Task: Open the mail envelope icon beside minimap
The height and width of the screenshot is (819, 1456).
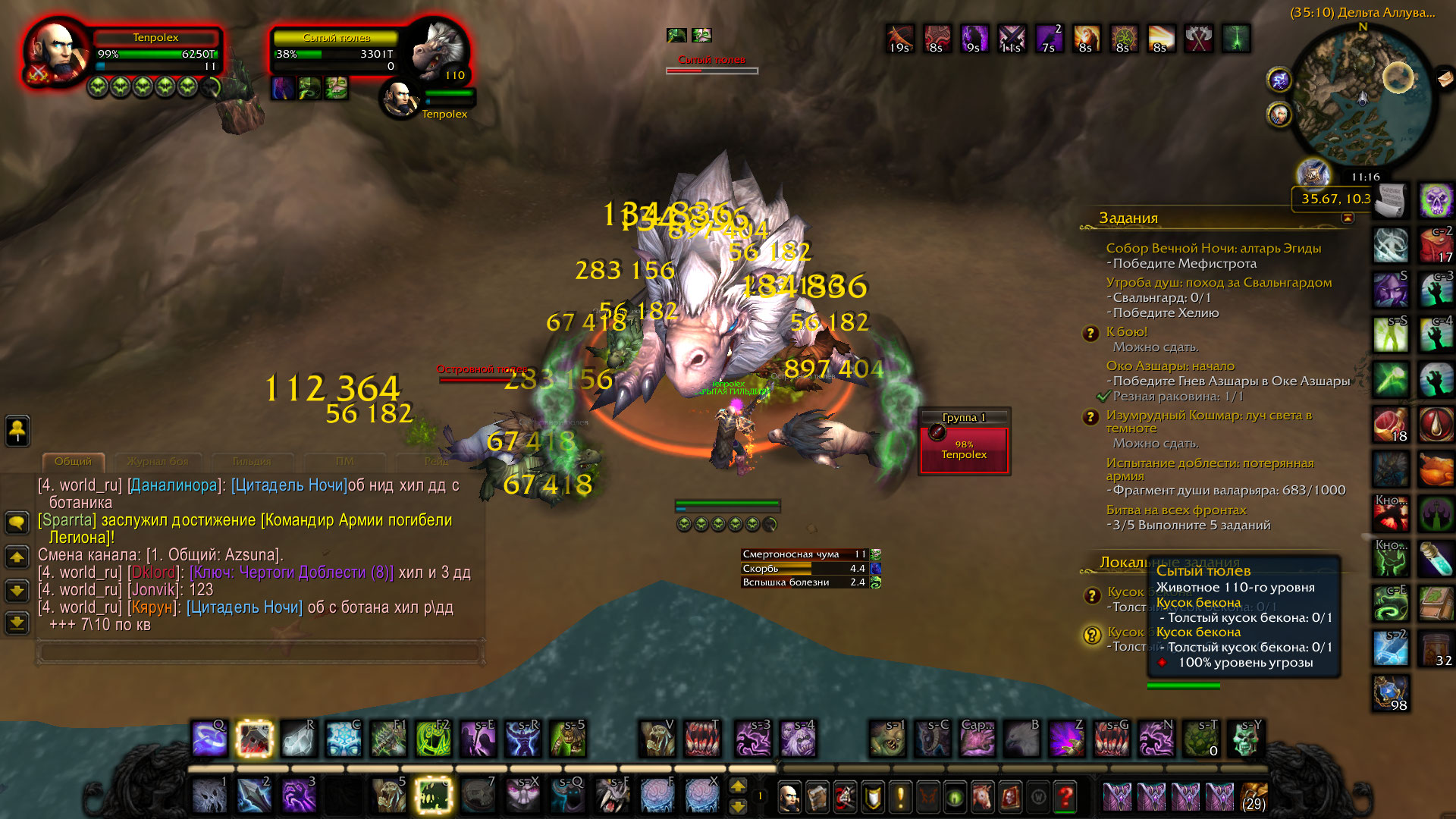Action: coord(1446,77)
